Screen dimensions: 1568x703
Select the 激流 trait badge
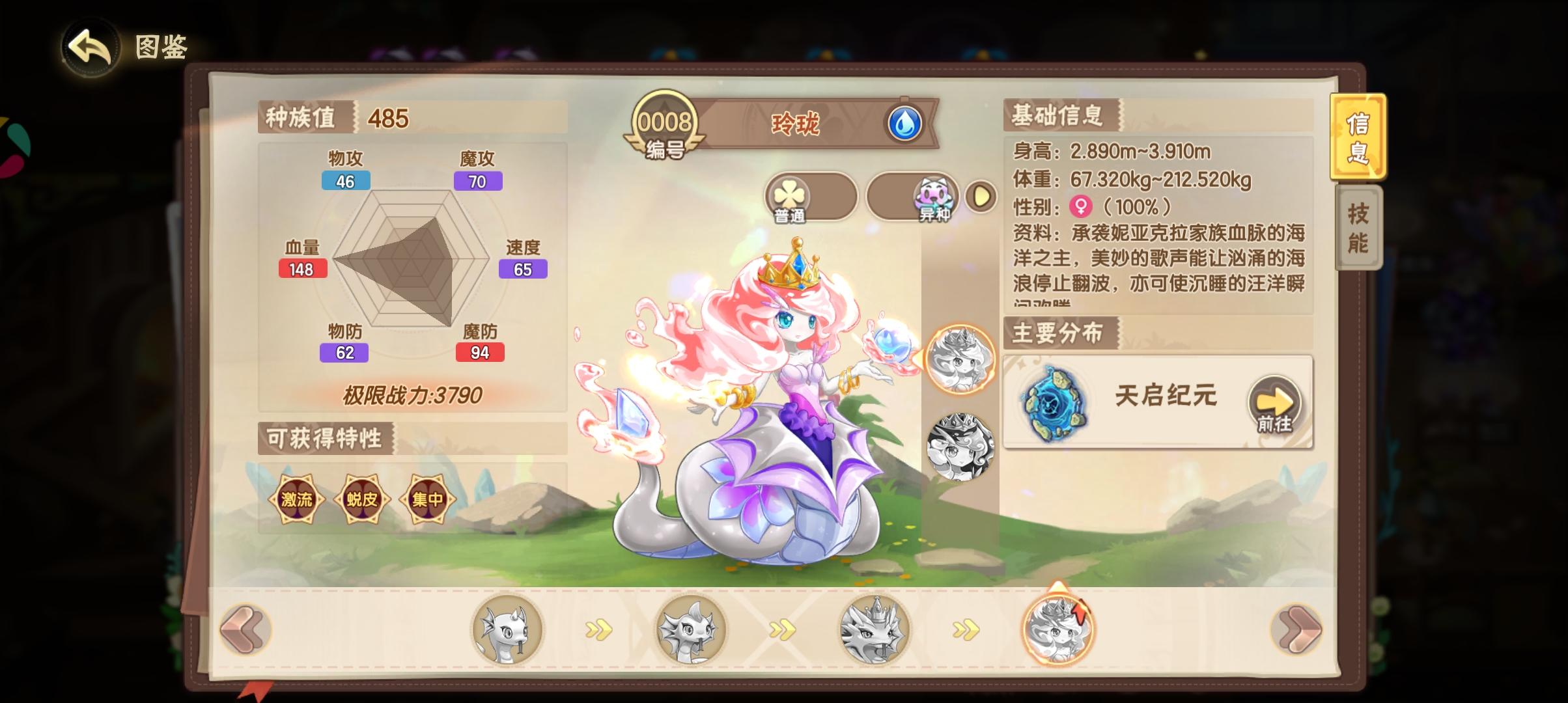[x=297, y=498]
